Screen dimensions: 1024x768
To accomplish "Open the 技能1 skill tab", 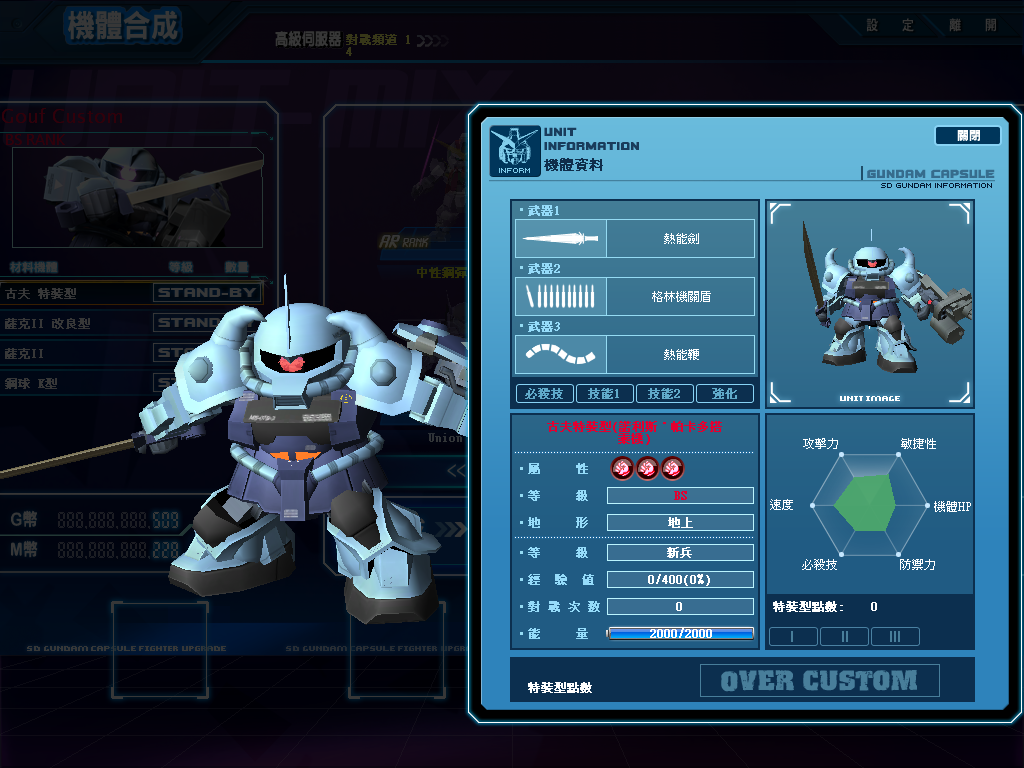I will (604, 394).
